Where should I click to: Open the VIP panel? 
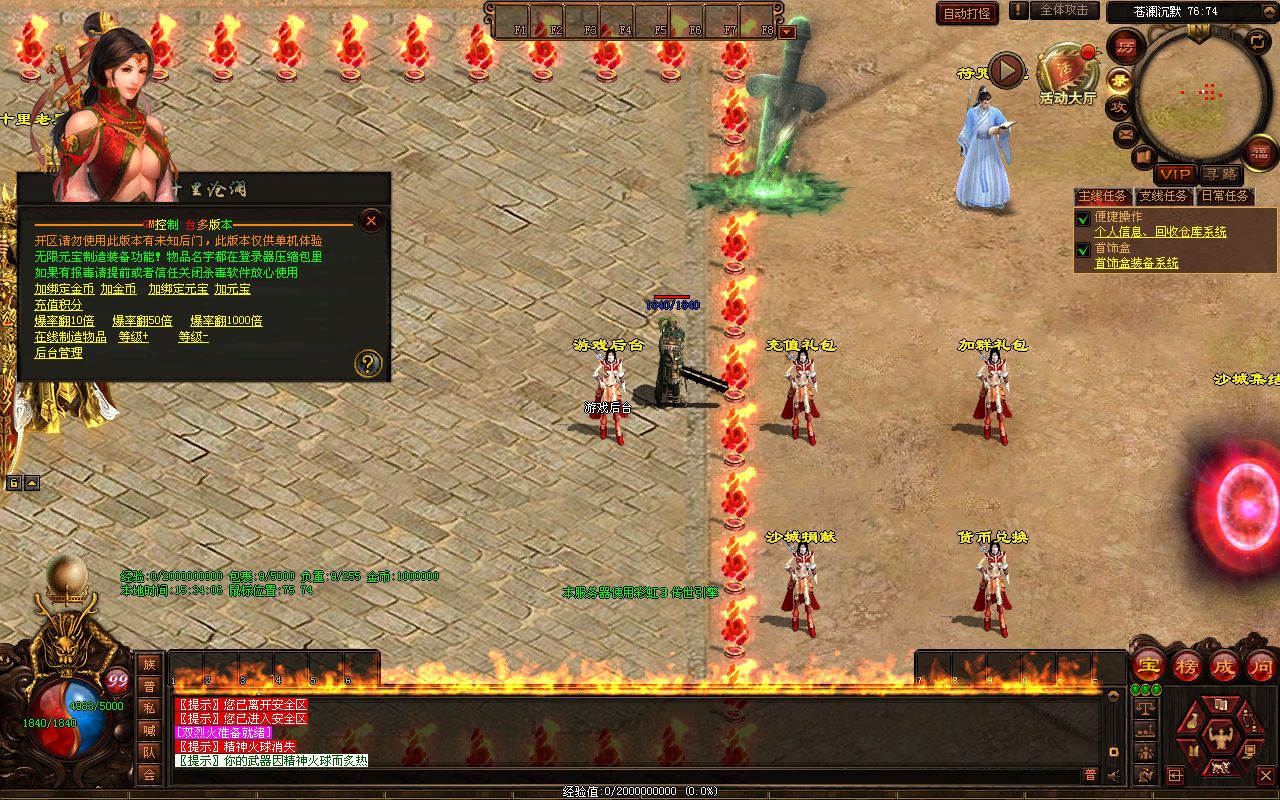click(x=1175, y=174)
